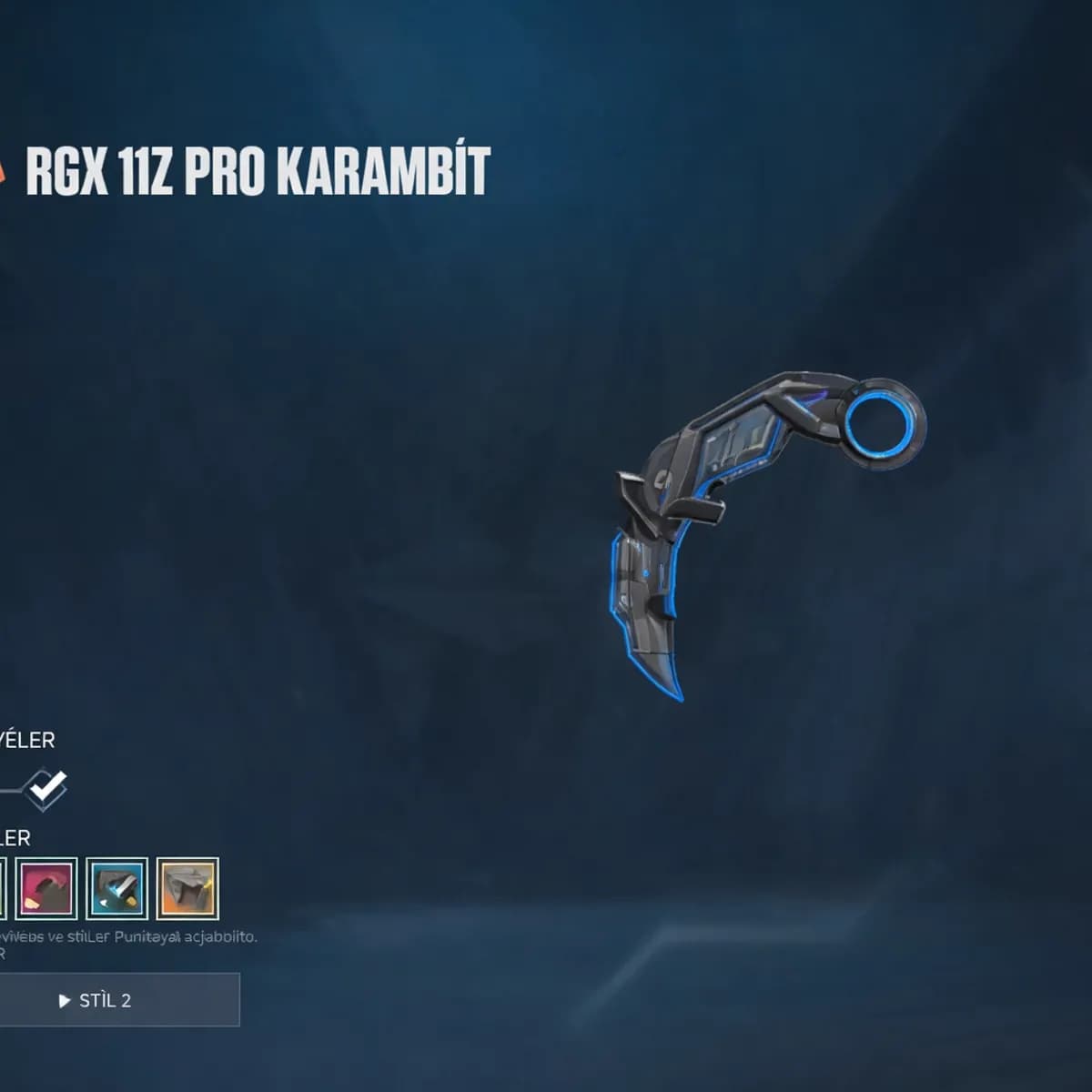Screen dimensions: 1092x1092
Task: Choose the blue karambit style variant
Action: click(117, 888)
